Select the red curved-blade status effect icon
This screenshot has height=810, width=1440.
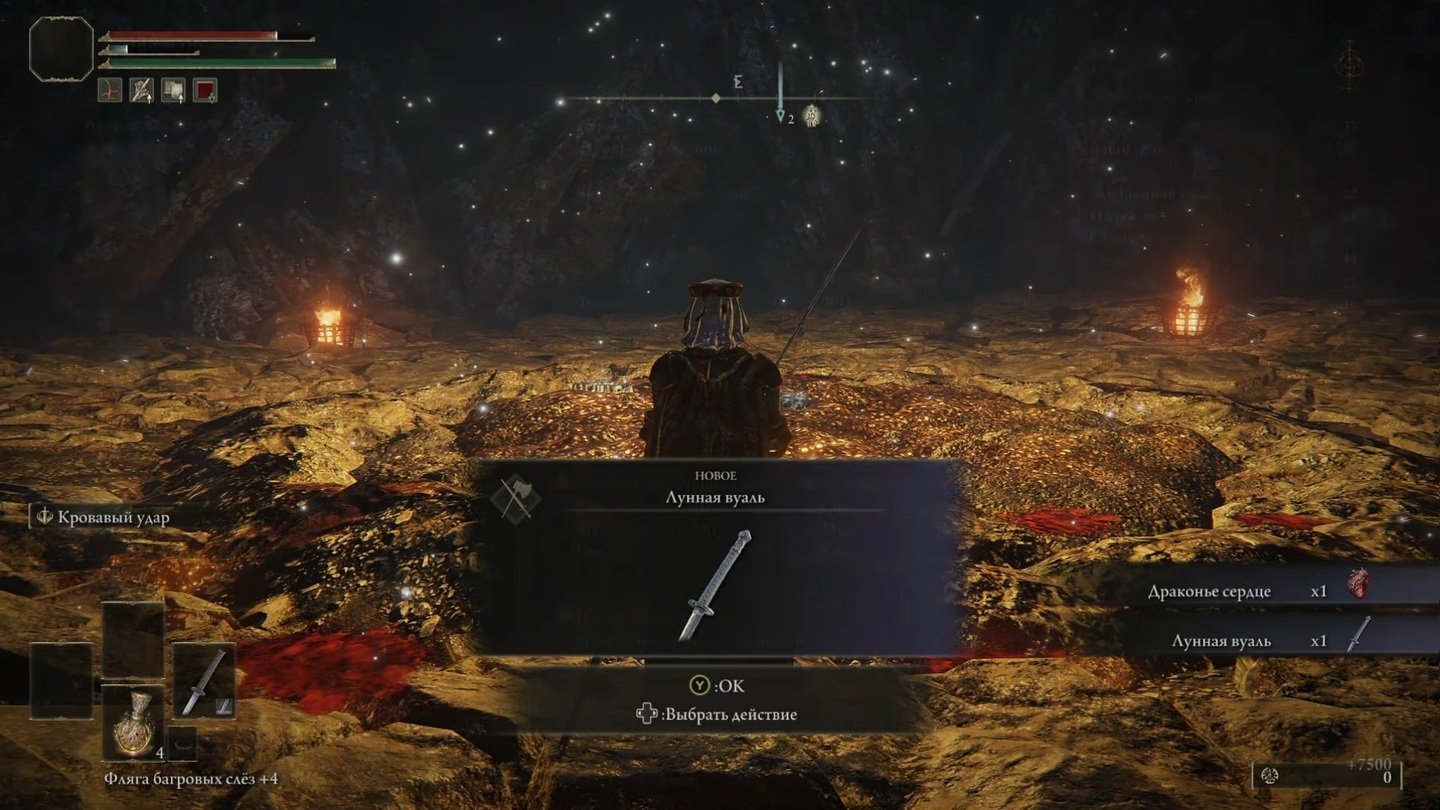(110, 90)
